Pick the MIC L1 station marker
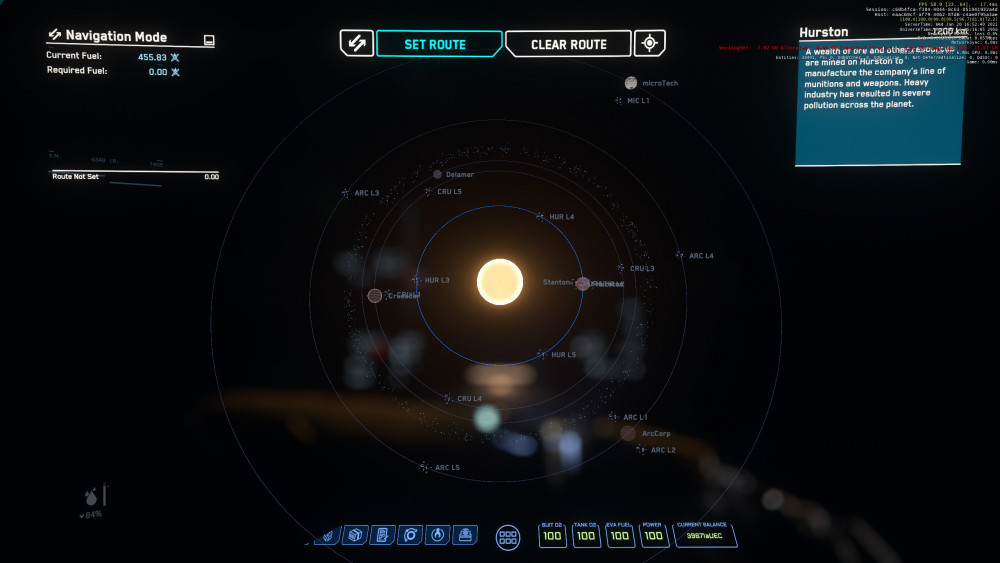 (x=621, y=101)
